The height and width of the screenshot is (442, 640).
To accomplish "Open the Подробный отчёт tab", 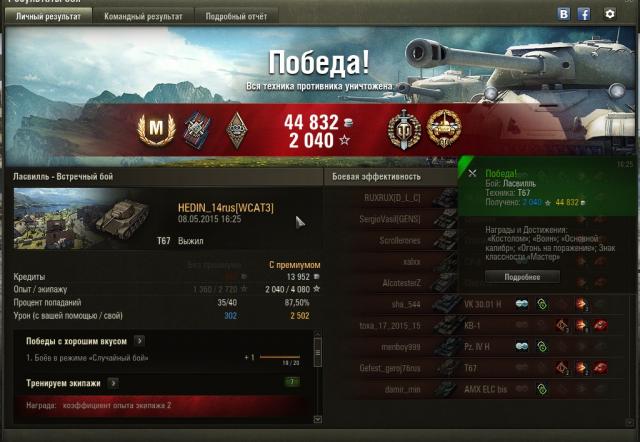I will click(234, 17).
